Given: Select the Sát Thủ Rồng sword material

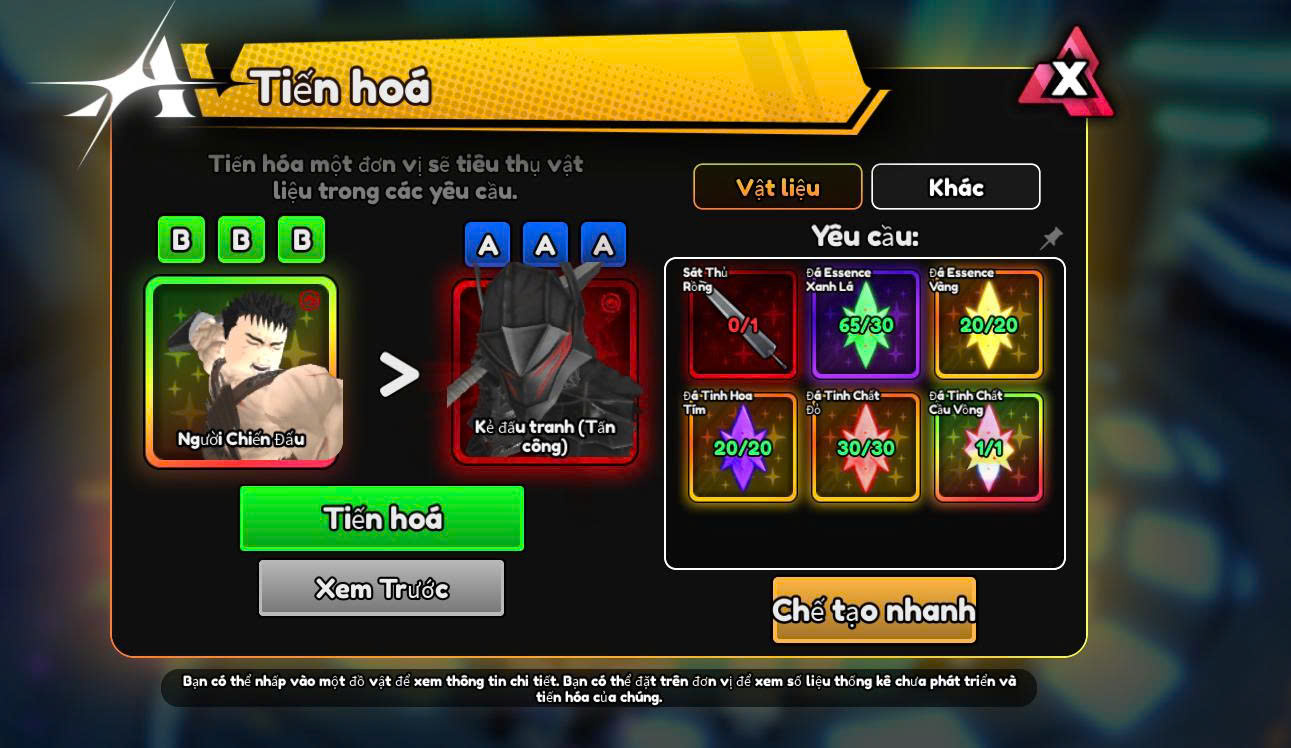Looking at the screenshot, I should pos(742,324).
